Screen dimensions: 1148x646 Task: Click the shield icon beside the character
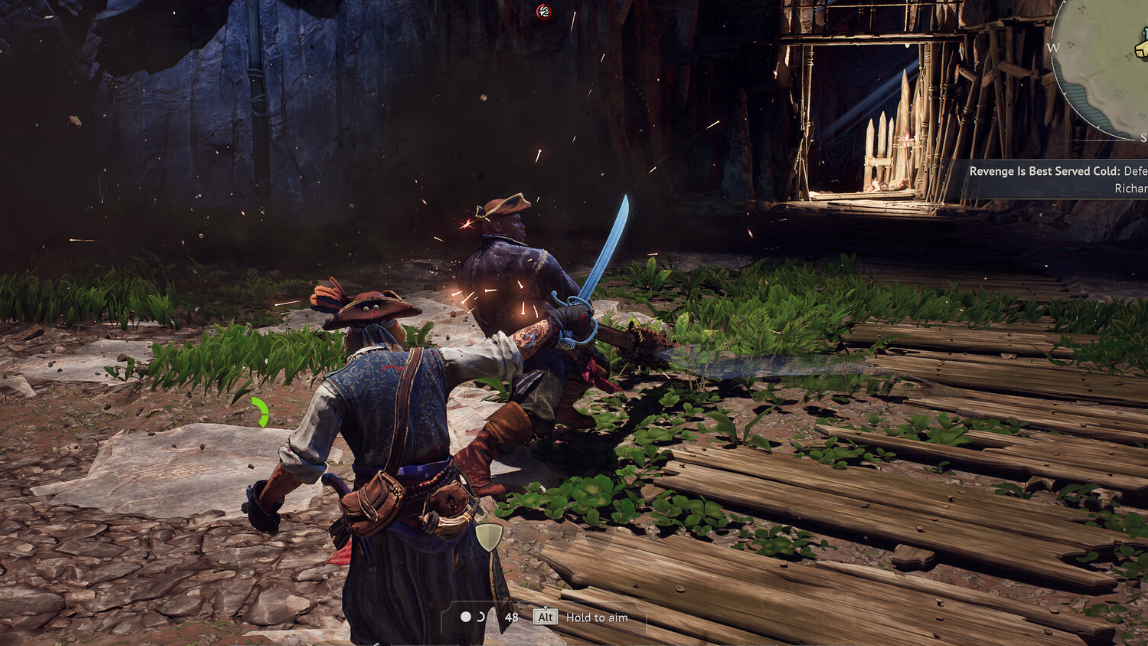487,537
